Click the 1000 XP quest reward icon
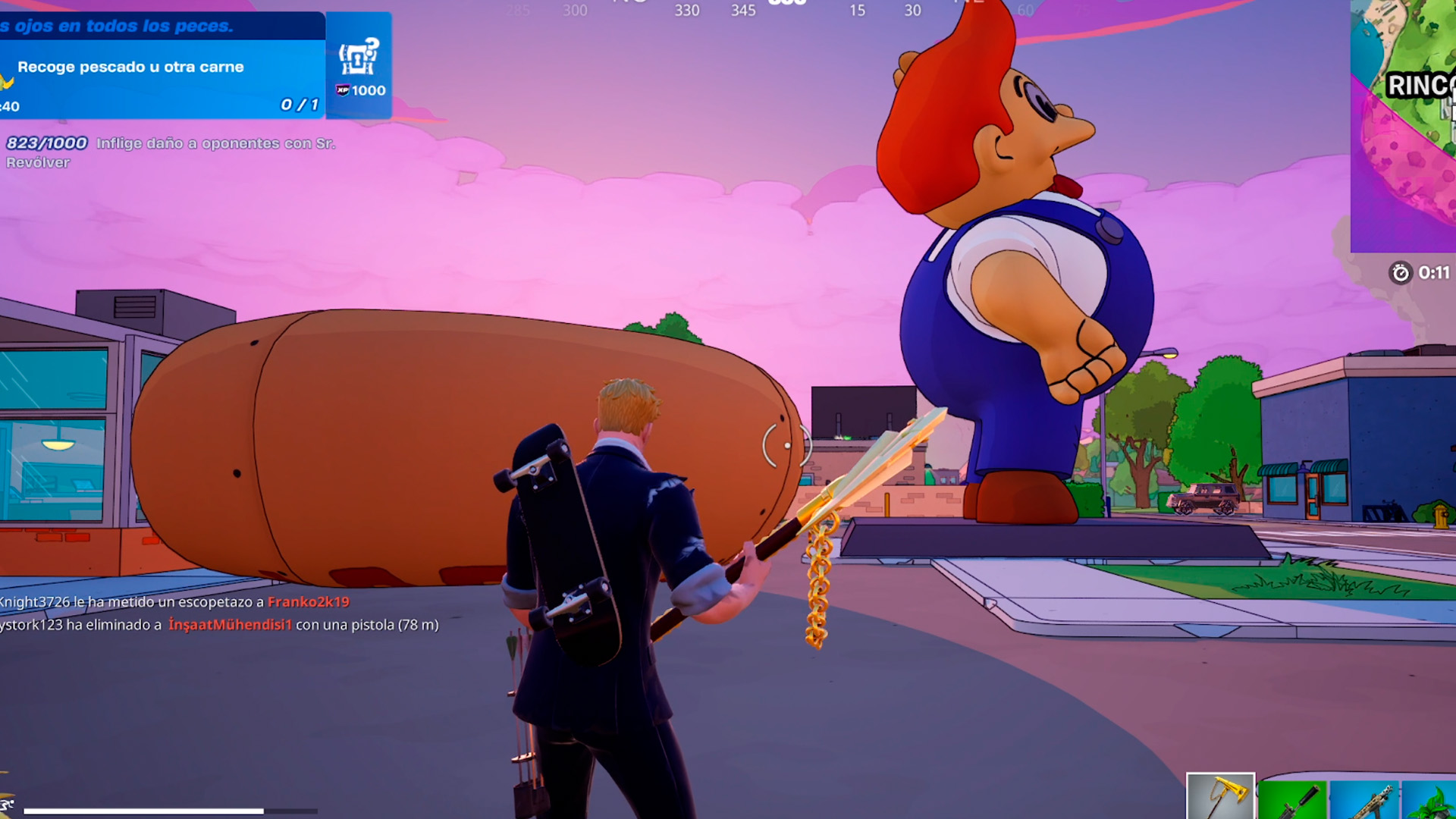 coord(359,66)
